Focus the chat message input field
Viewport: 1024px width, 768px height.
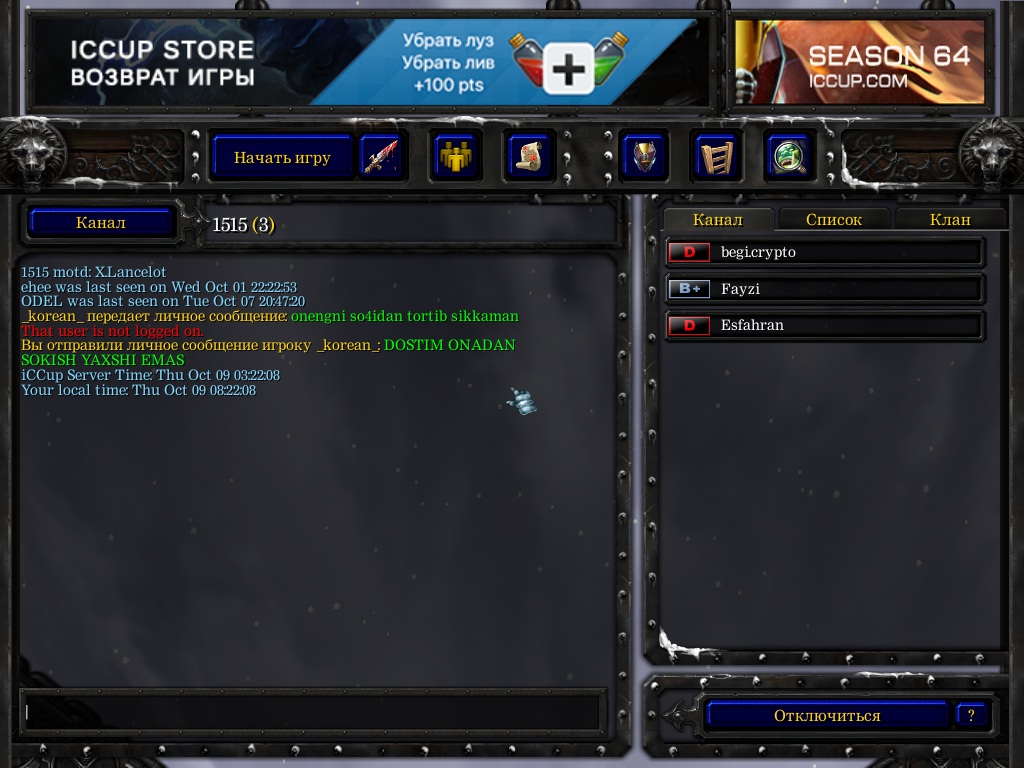312,712
